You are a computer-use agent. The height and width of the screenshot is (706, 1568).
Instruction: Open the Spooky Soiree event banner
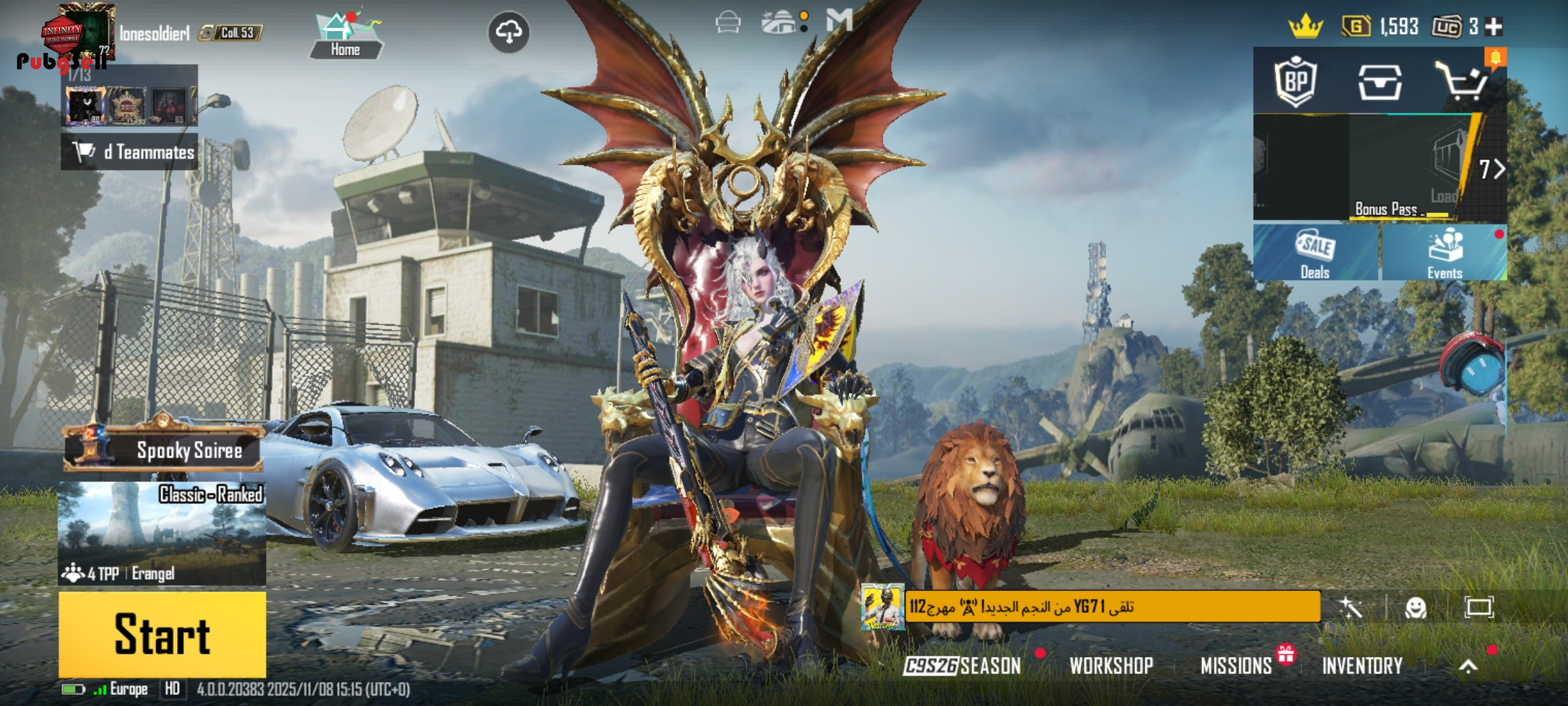[163, 450]
